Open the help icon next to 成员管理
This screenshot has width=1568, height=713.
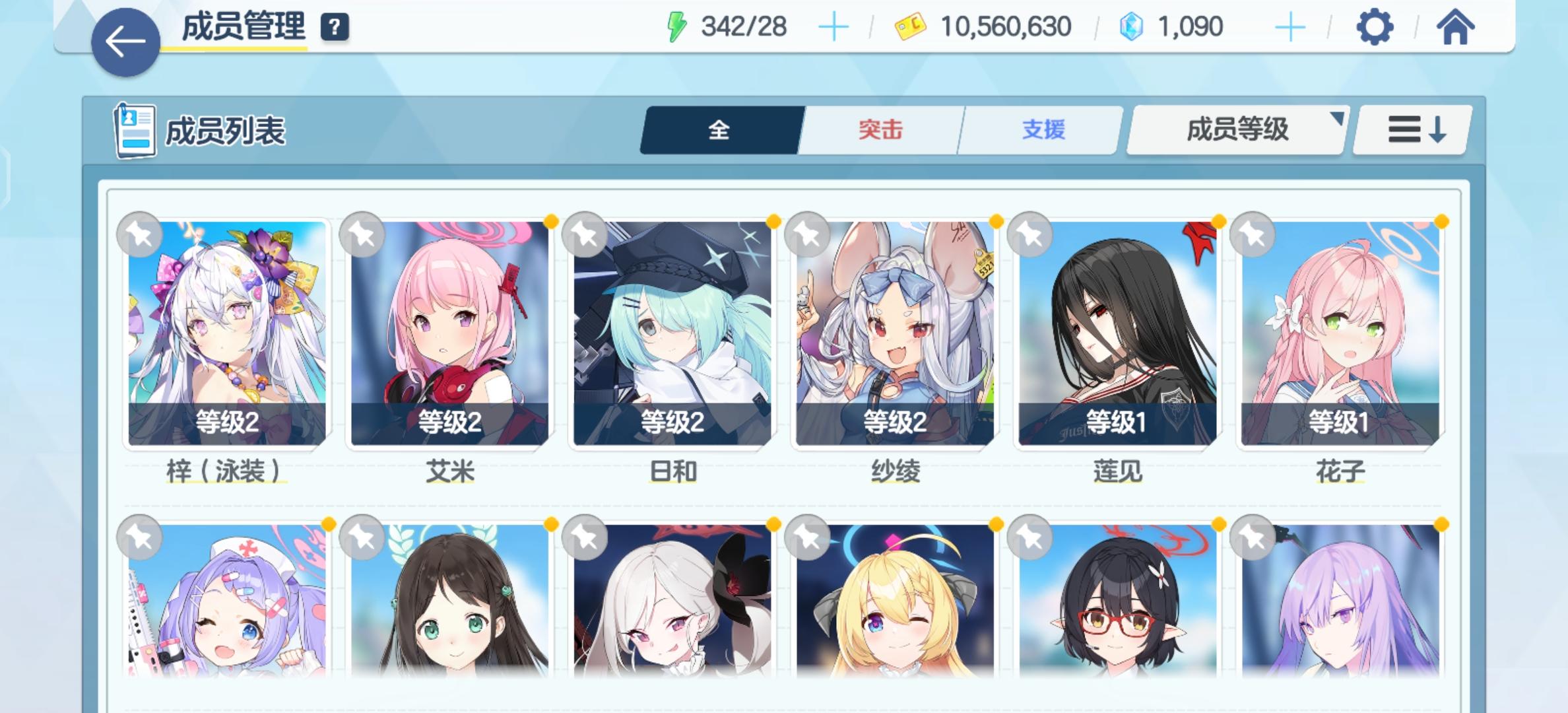coord(335,28)
